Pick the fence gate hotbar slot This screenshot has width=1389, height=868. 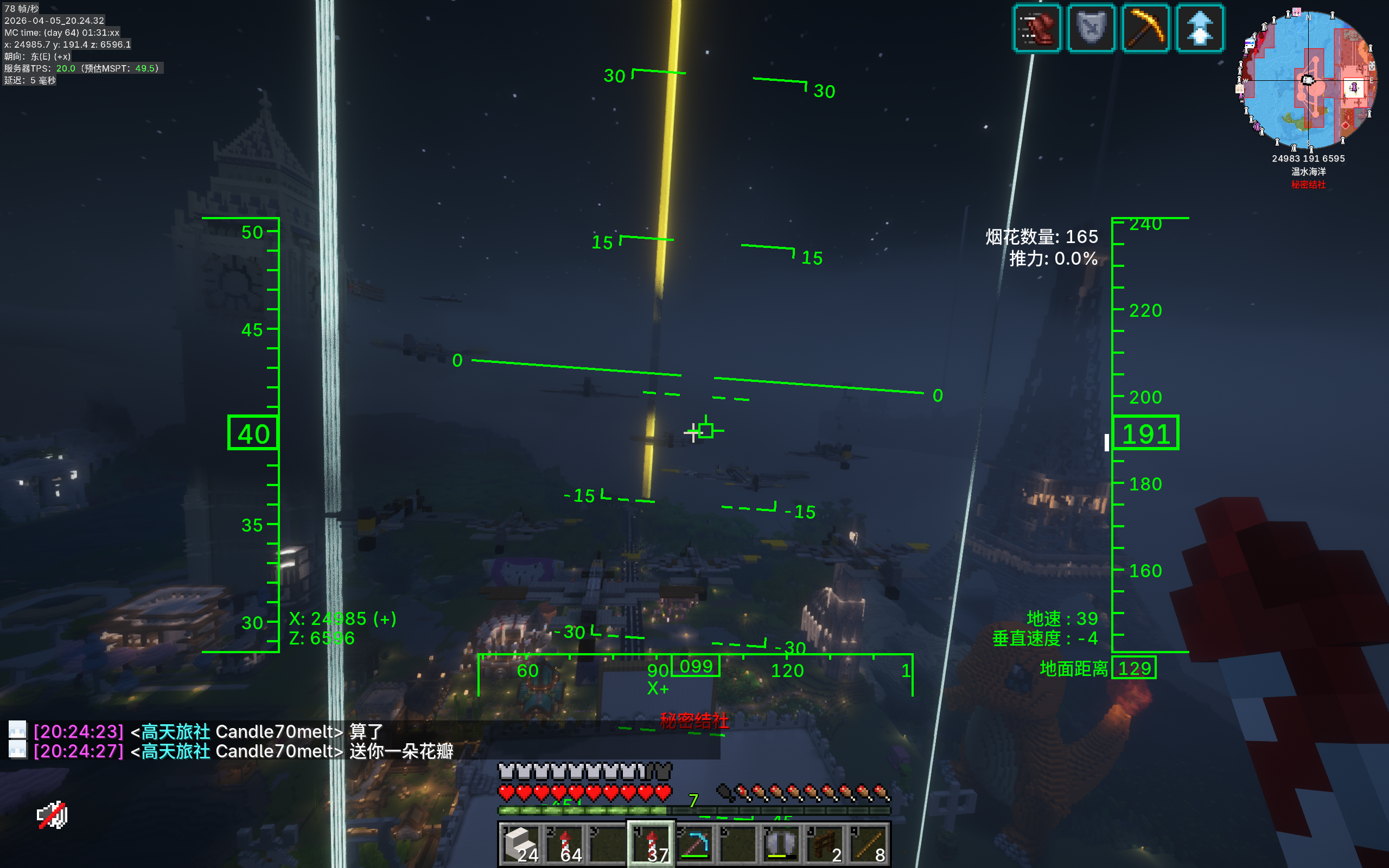coord(825,843)
